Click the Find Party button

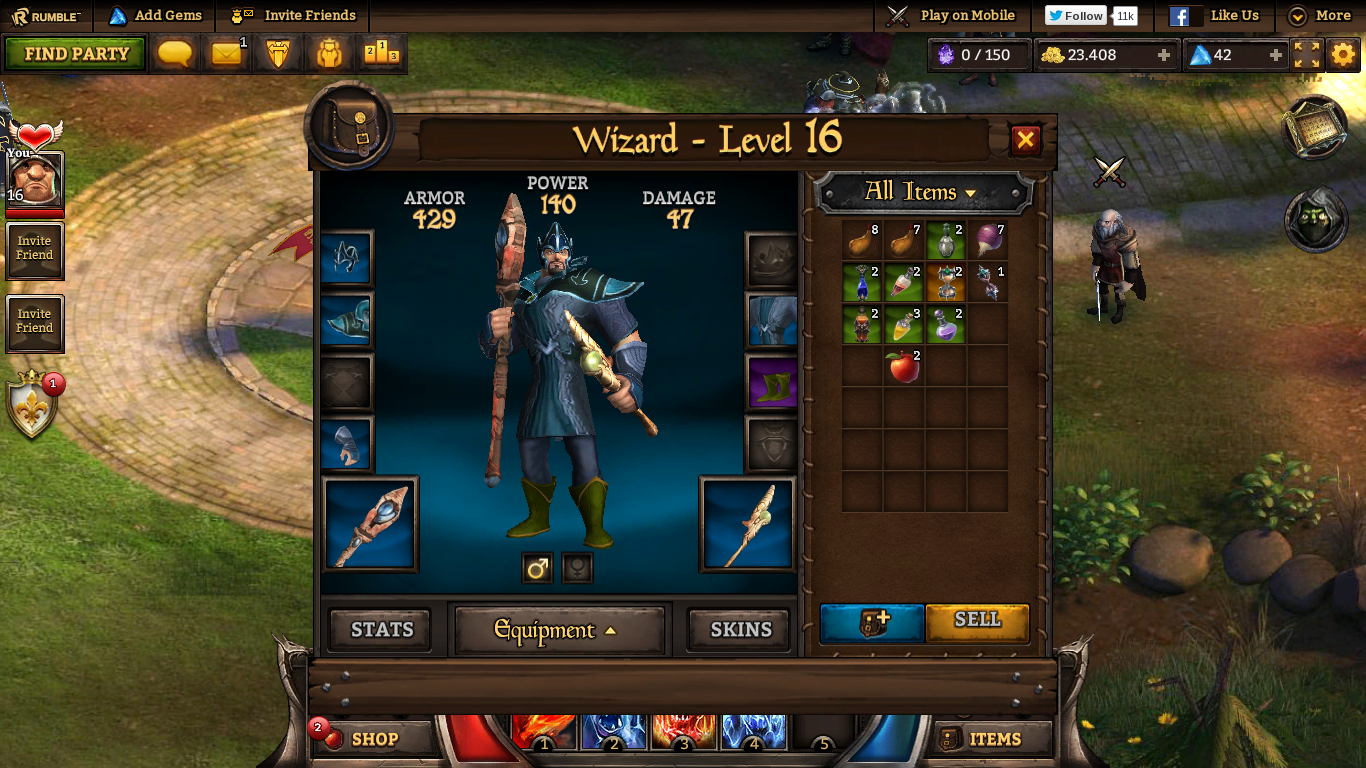click(76, 54)
